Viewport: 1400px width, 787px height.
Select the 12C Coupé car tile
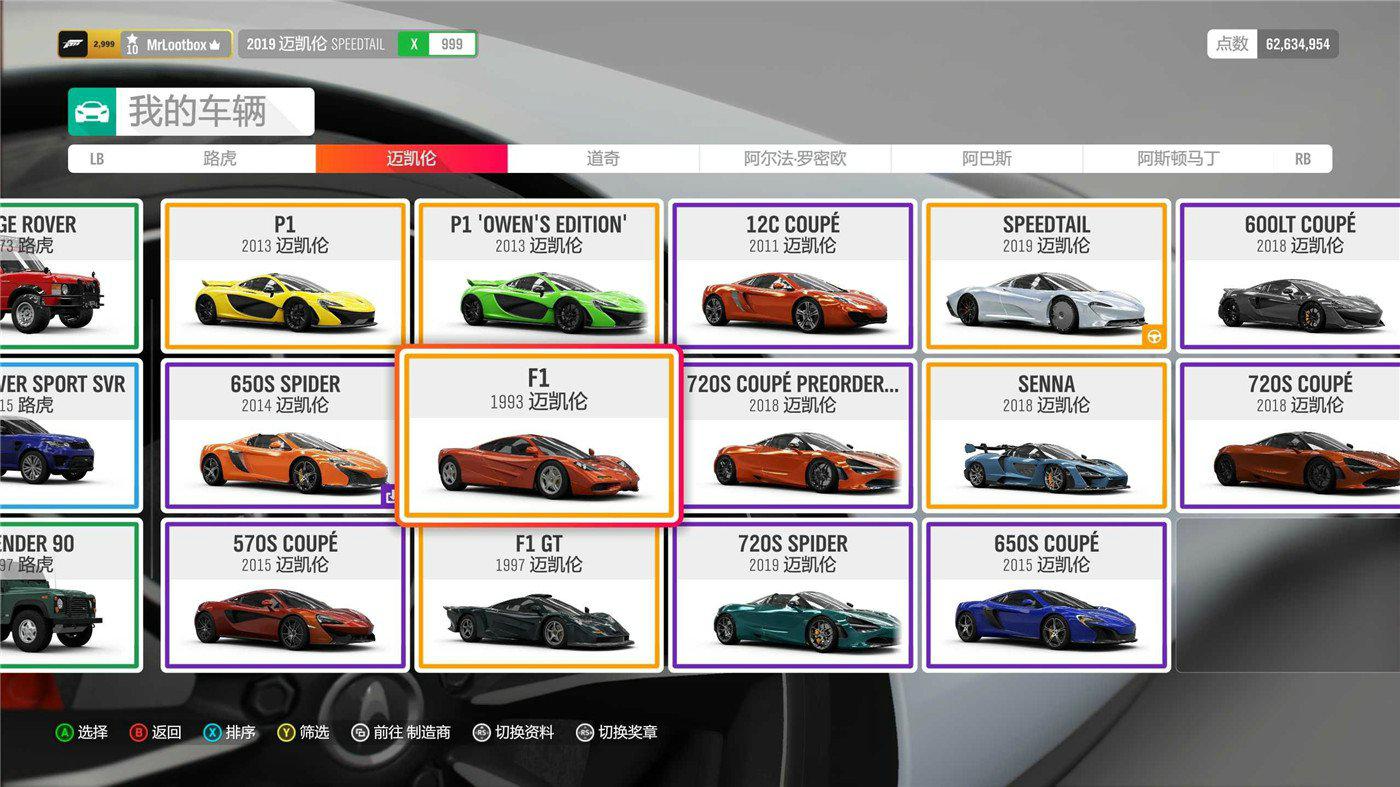793,276
